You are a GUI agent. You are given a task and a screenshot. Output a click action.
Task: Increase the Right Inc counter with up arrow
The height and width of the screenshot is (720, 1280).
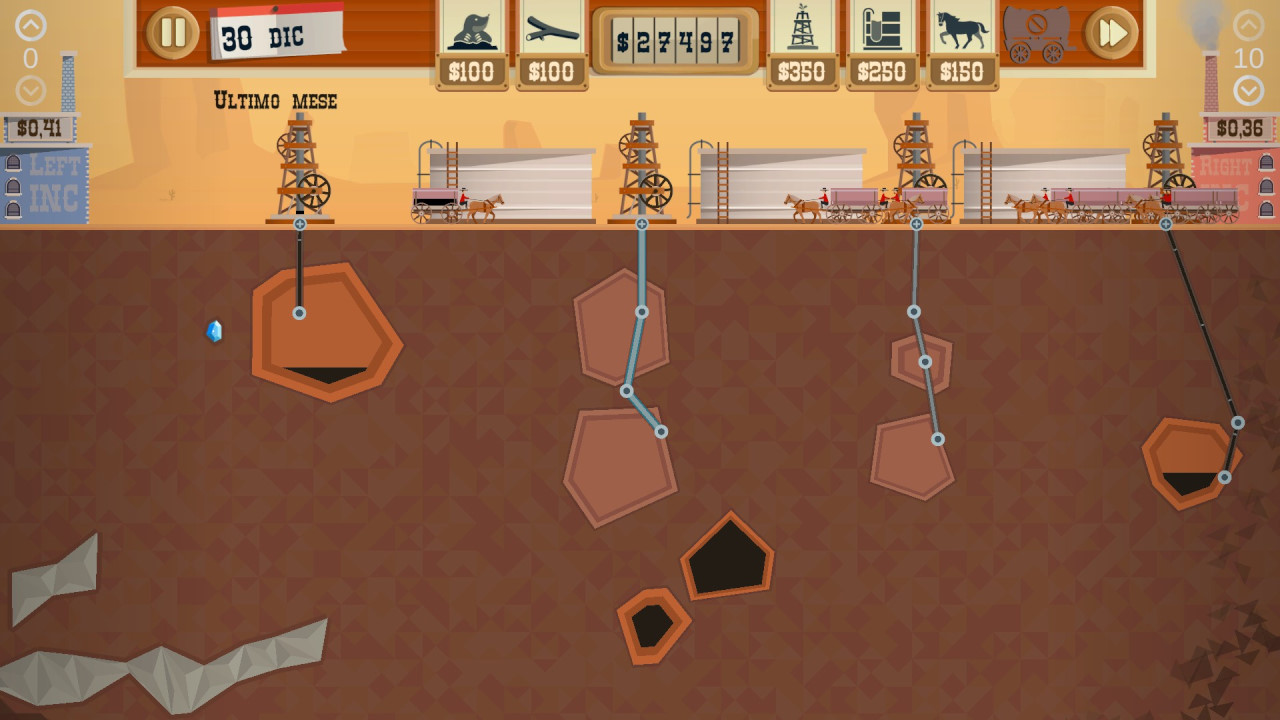tap(1249, 26)
